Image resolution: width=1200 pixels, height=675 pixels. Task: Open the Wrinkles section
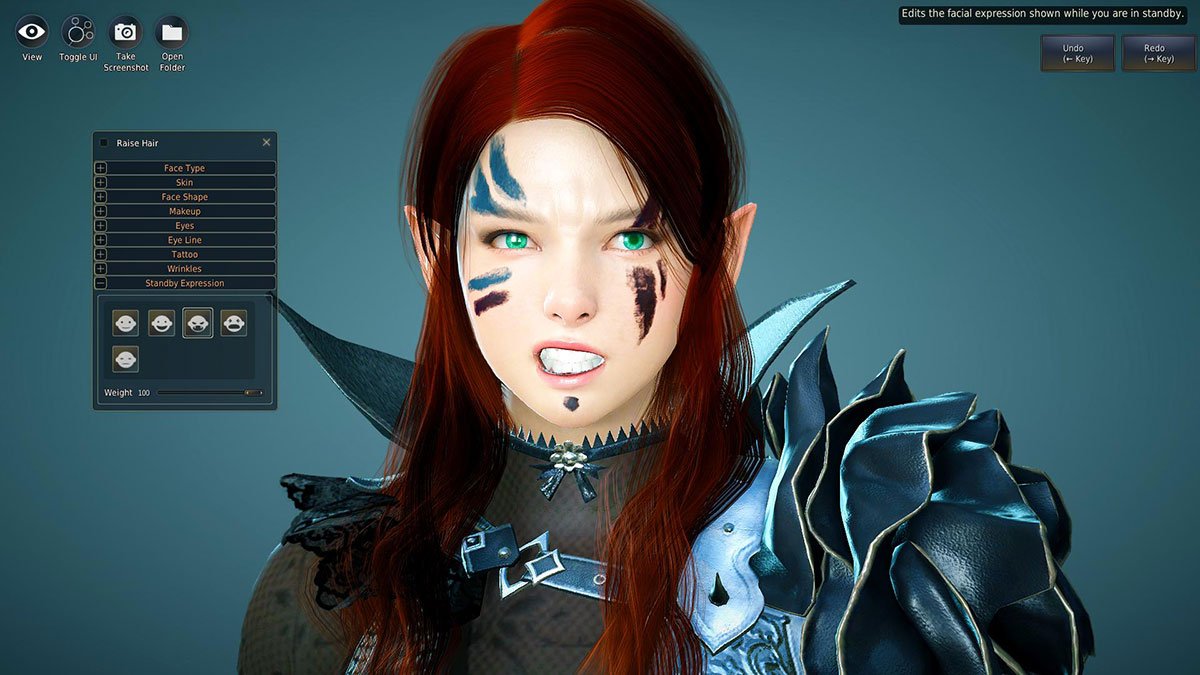pyautogui.click(x=184, y=269)
